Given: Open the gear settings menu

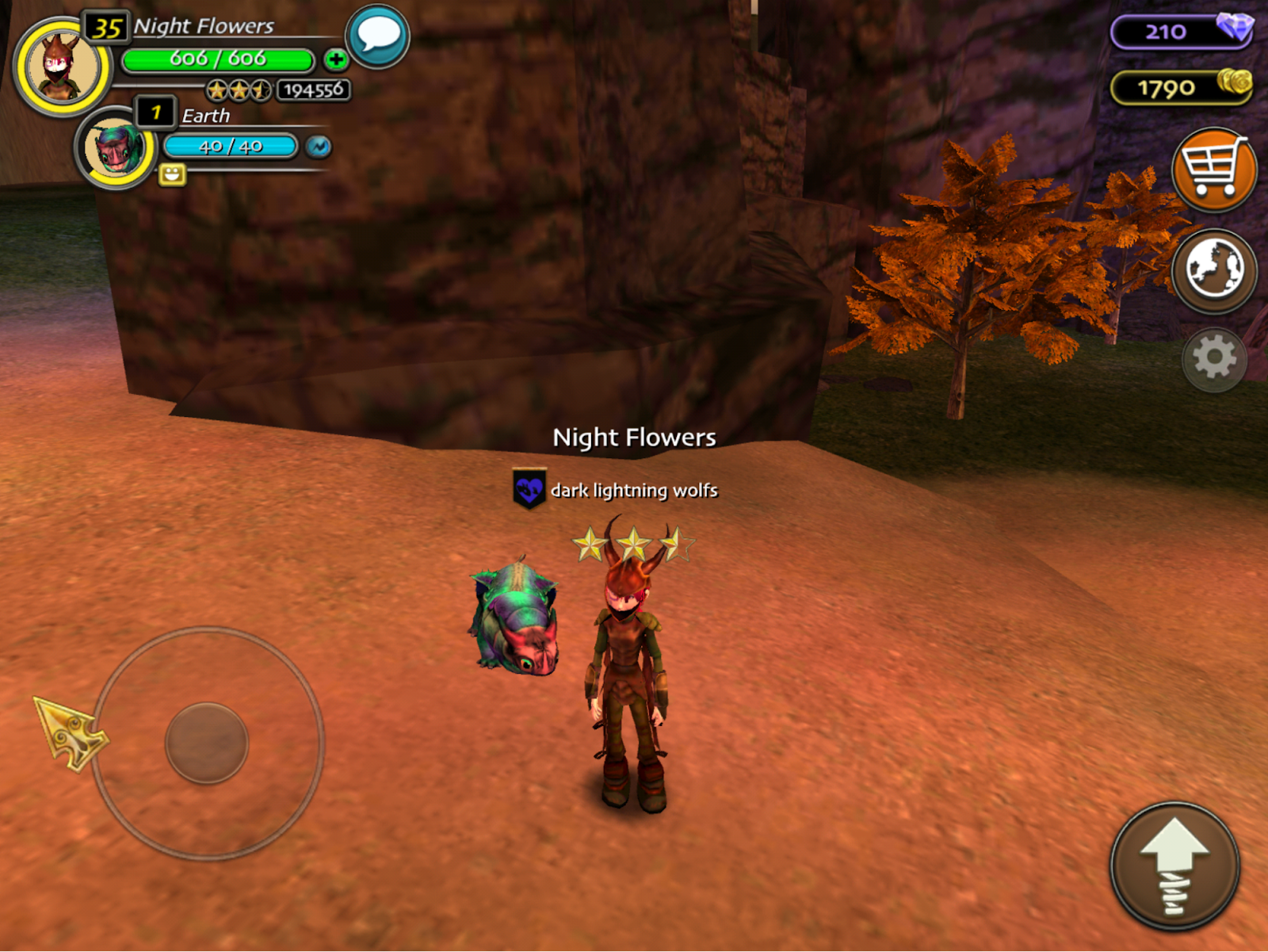Looking at the screenshot, I should [1214, 359].
